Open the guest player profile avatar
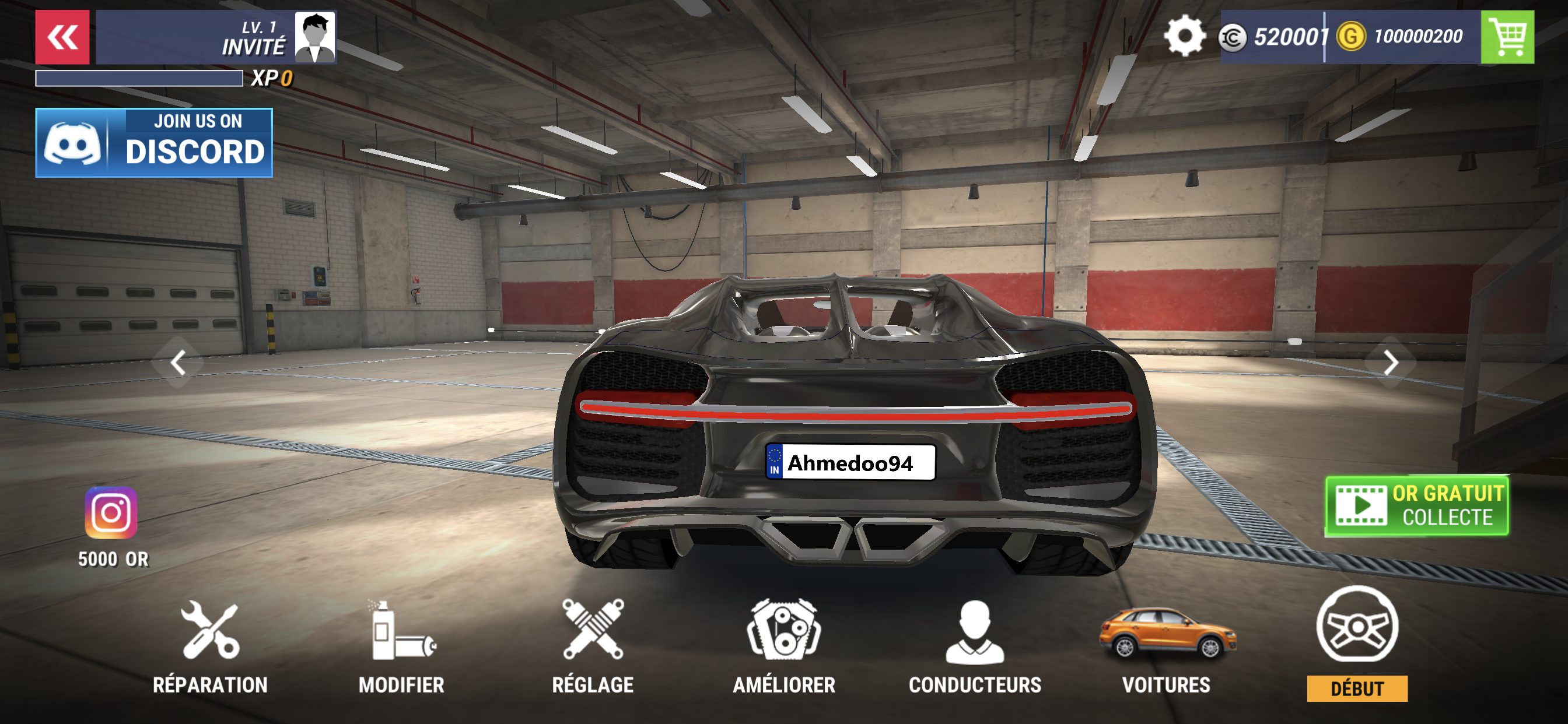This screenshot has height=724, width=1568. click(314, 37)
